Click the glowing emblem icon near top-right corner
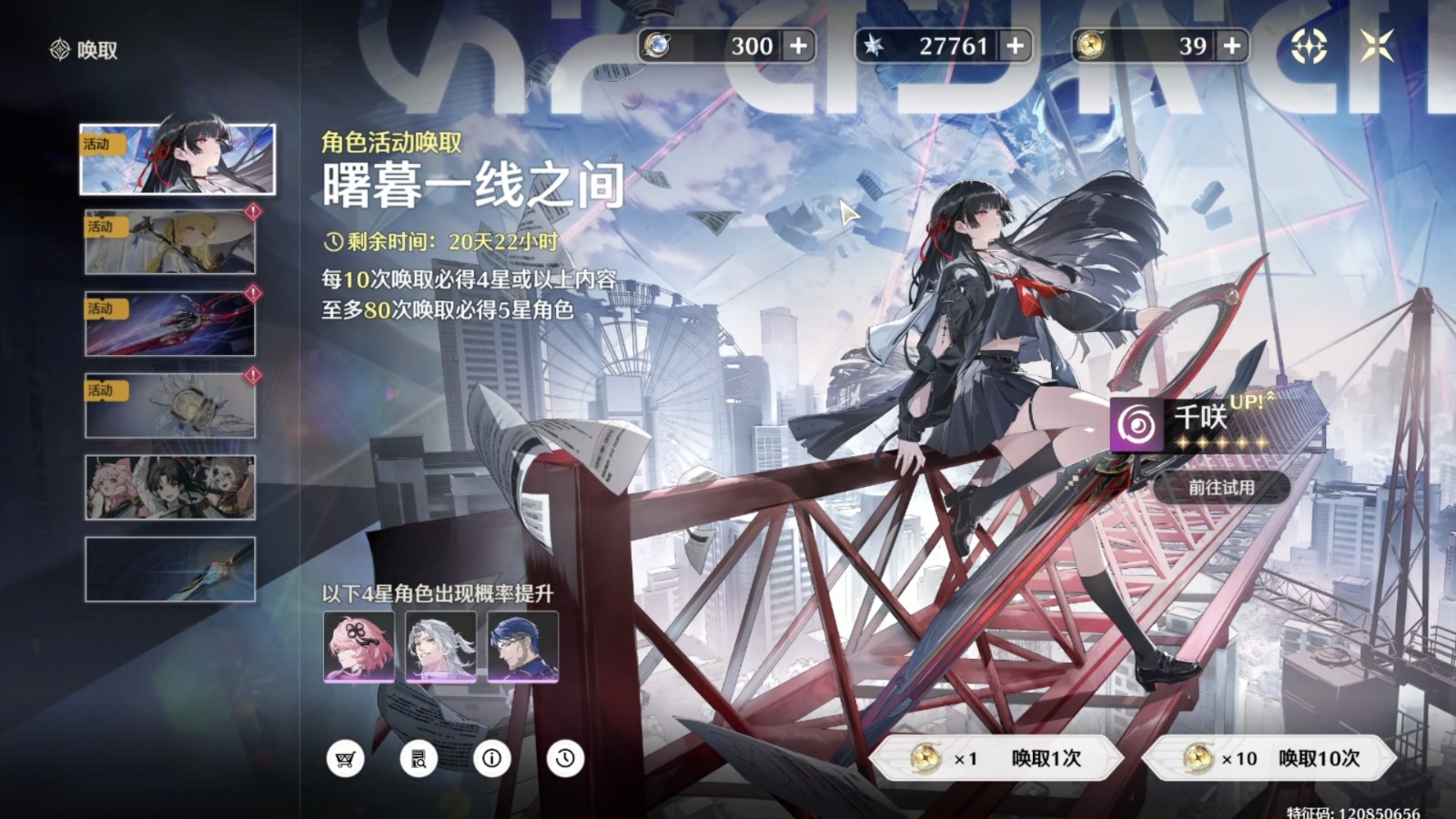The image size is (1456, 819). coord(1310,45)
